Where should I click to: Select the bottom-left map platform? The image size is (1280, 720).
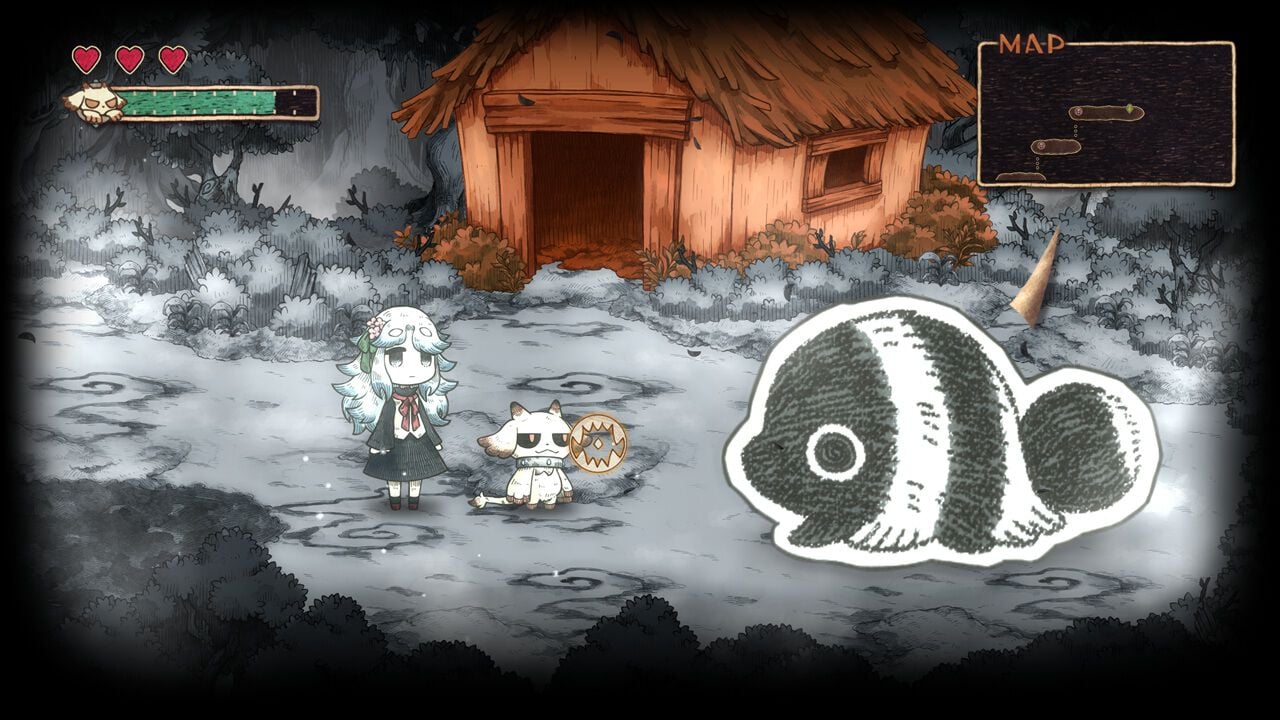1018,176
